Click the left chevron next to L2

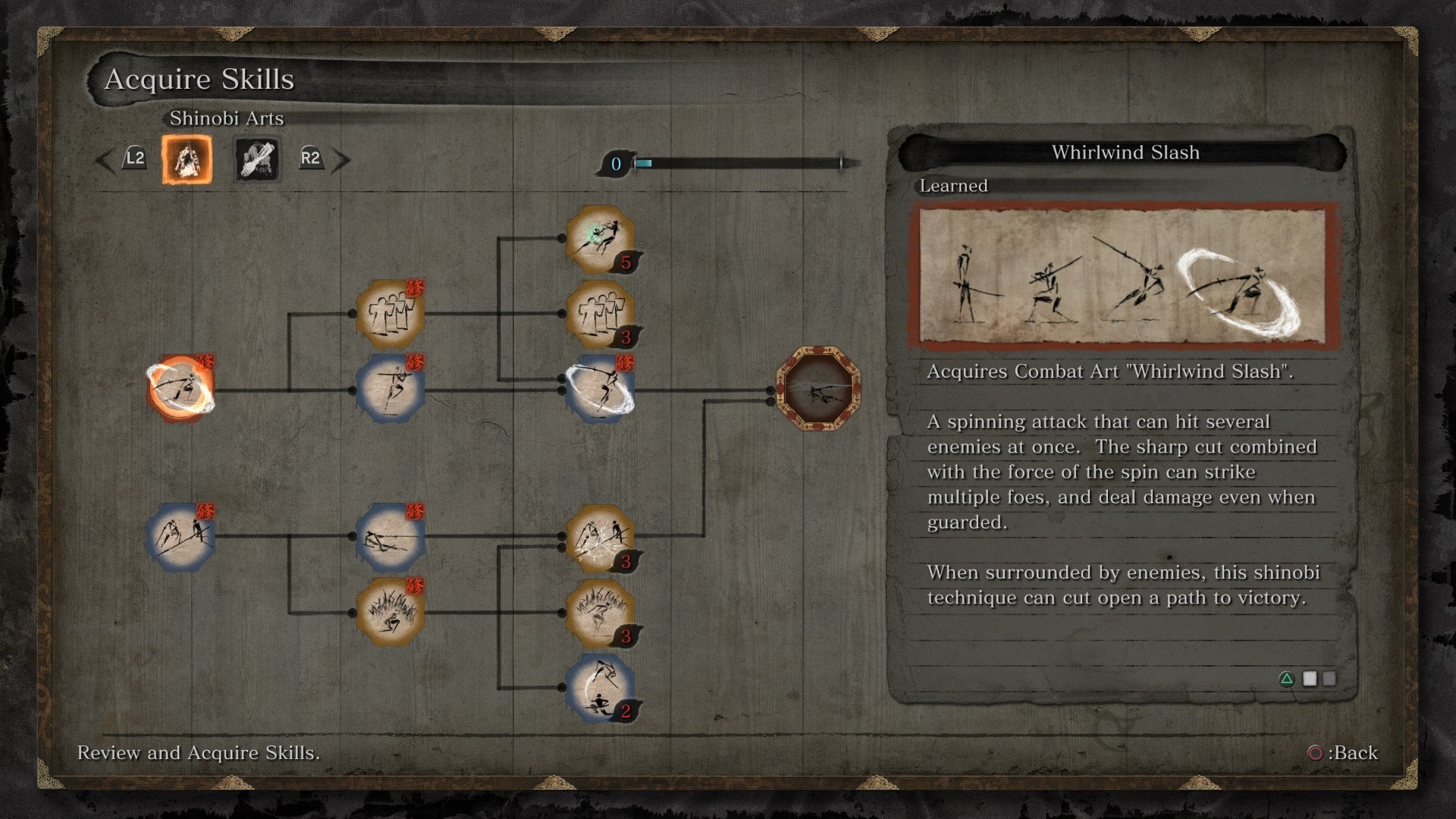102,160
